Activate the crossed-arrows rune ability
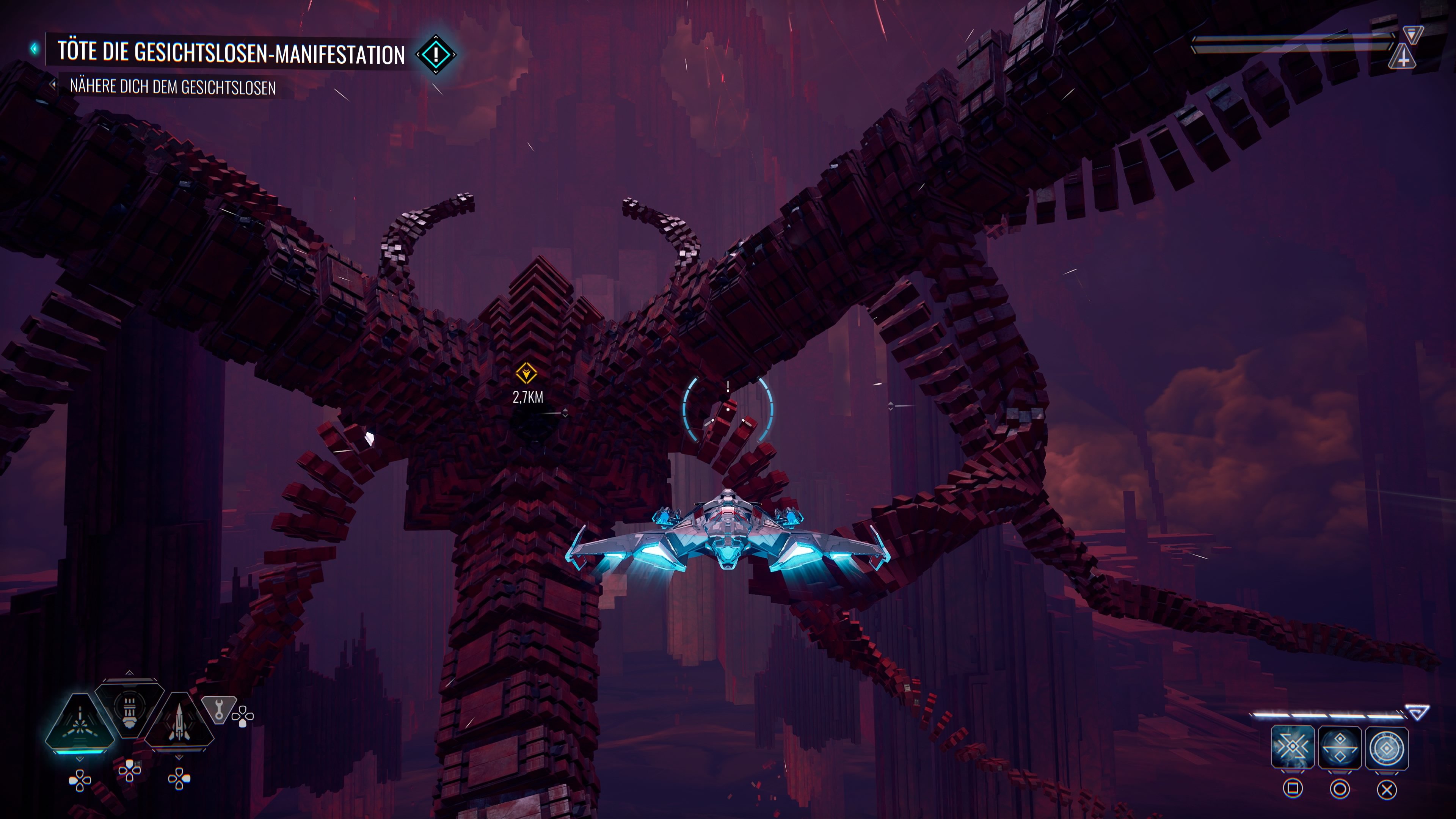This screenshot has height=819, width=1456. pyautogui.click(x=1292, y=748)
